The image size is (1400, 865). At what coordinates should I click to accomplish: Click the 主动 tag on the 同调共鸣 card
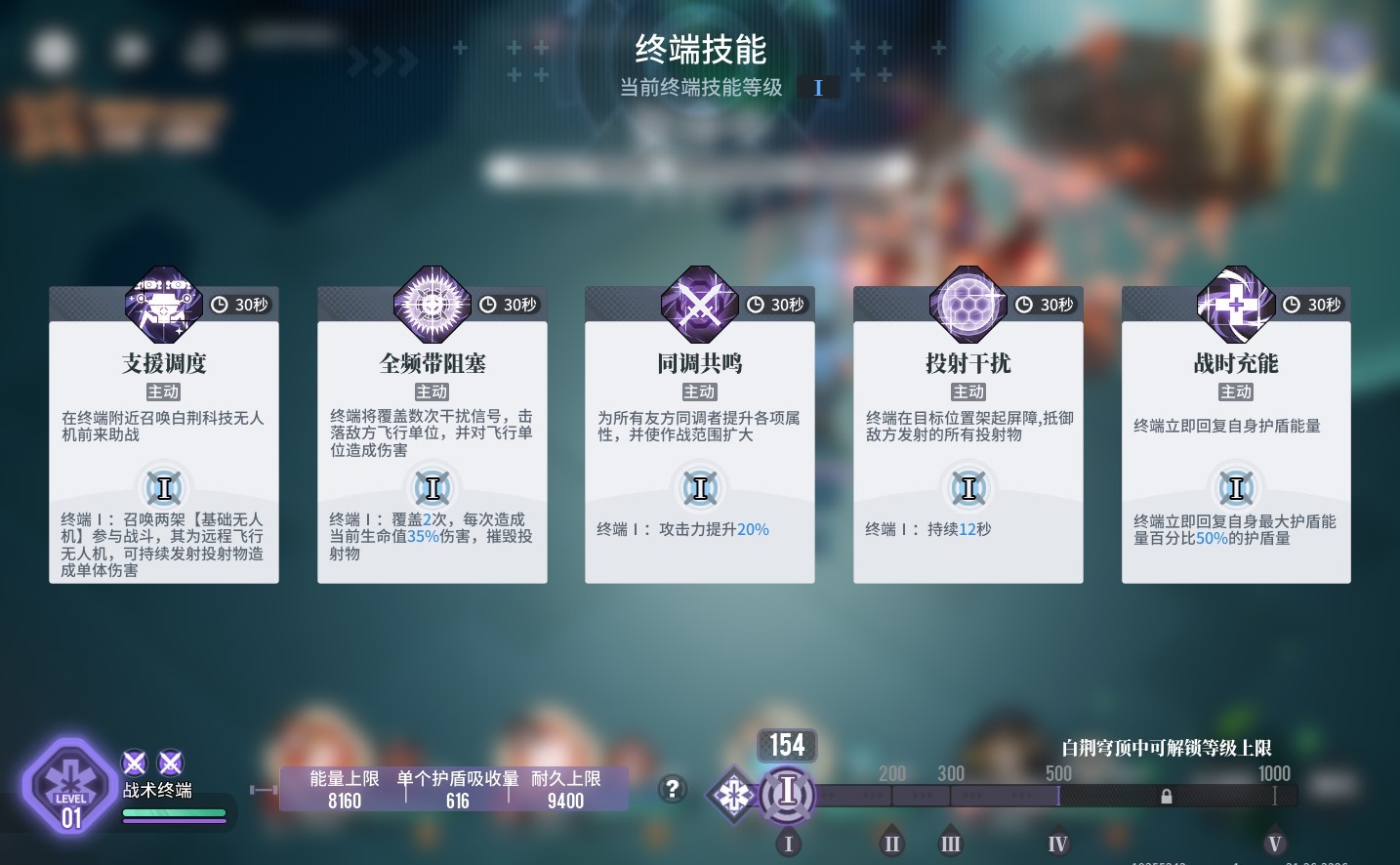tap(699, 391)
